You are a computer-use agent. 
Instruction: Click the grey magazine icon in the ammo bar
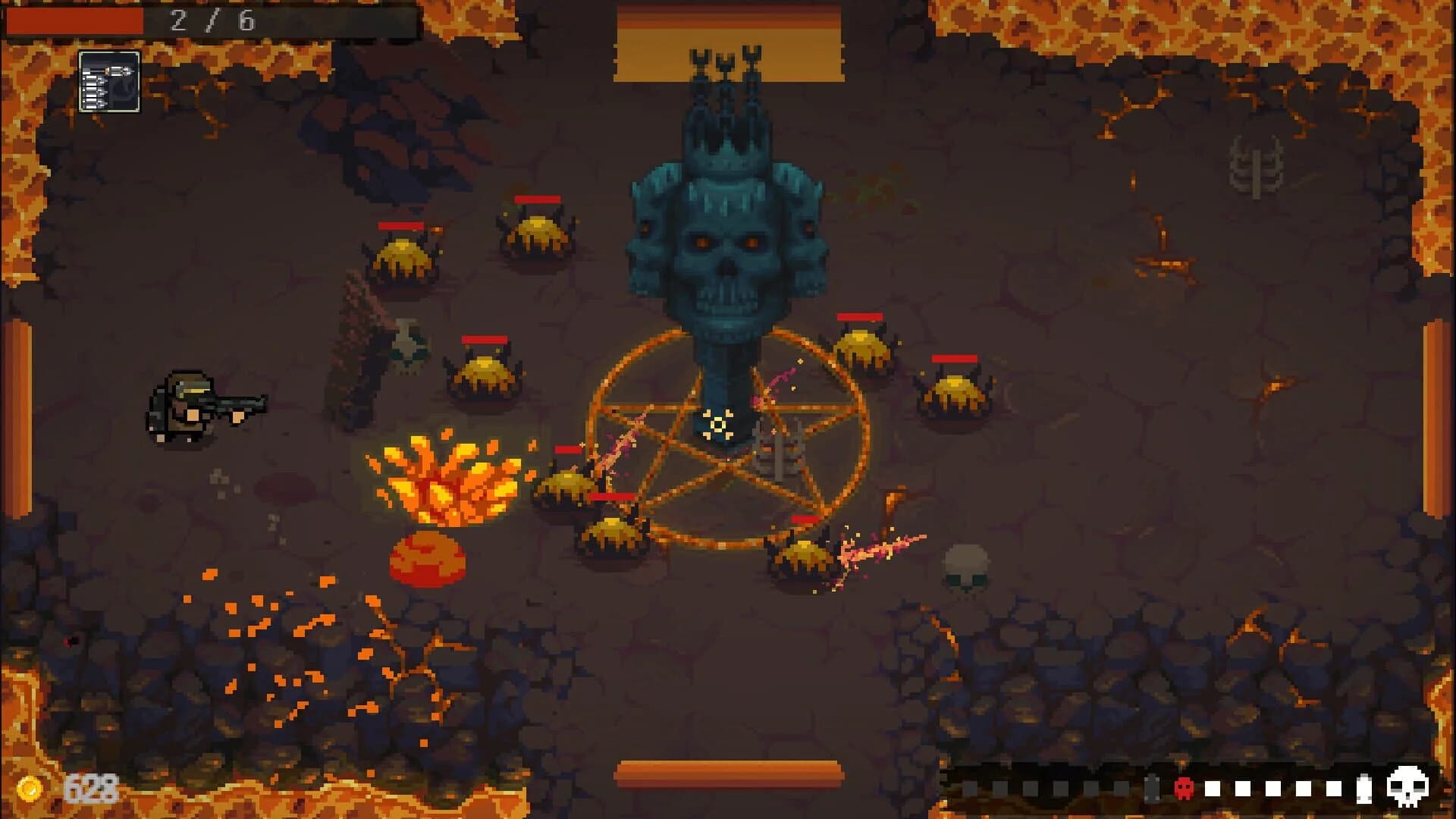(x=1152, y=787)
